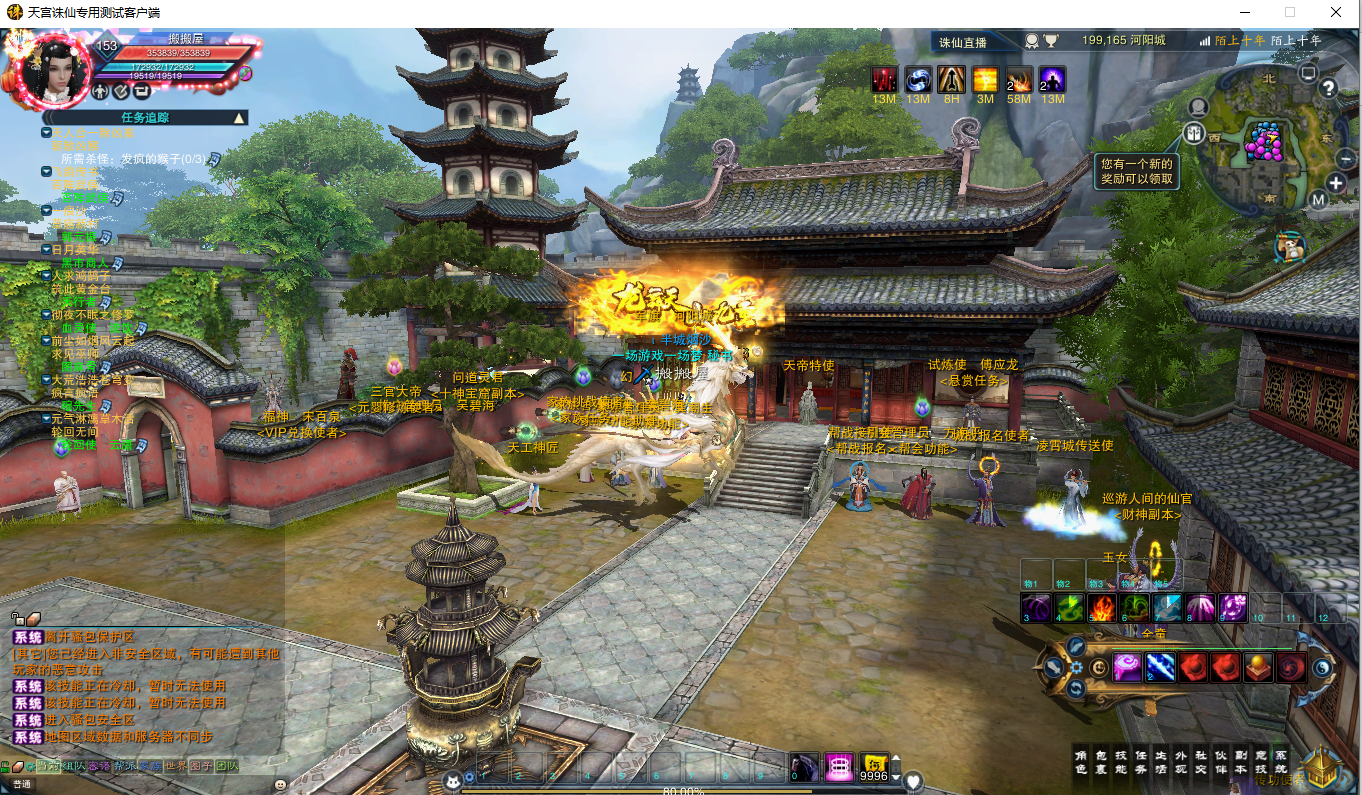Viewport: 1362px width, 795px height.
Task: Switch chat to the 世界 channel tab
Action: point(176,766)
